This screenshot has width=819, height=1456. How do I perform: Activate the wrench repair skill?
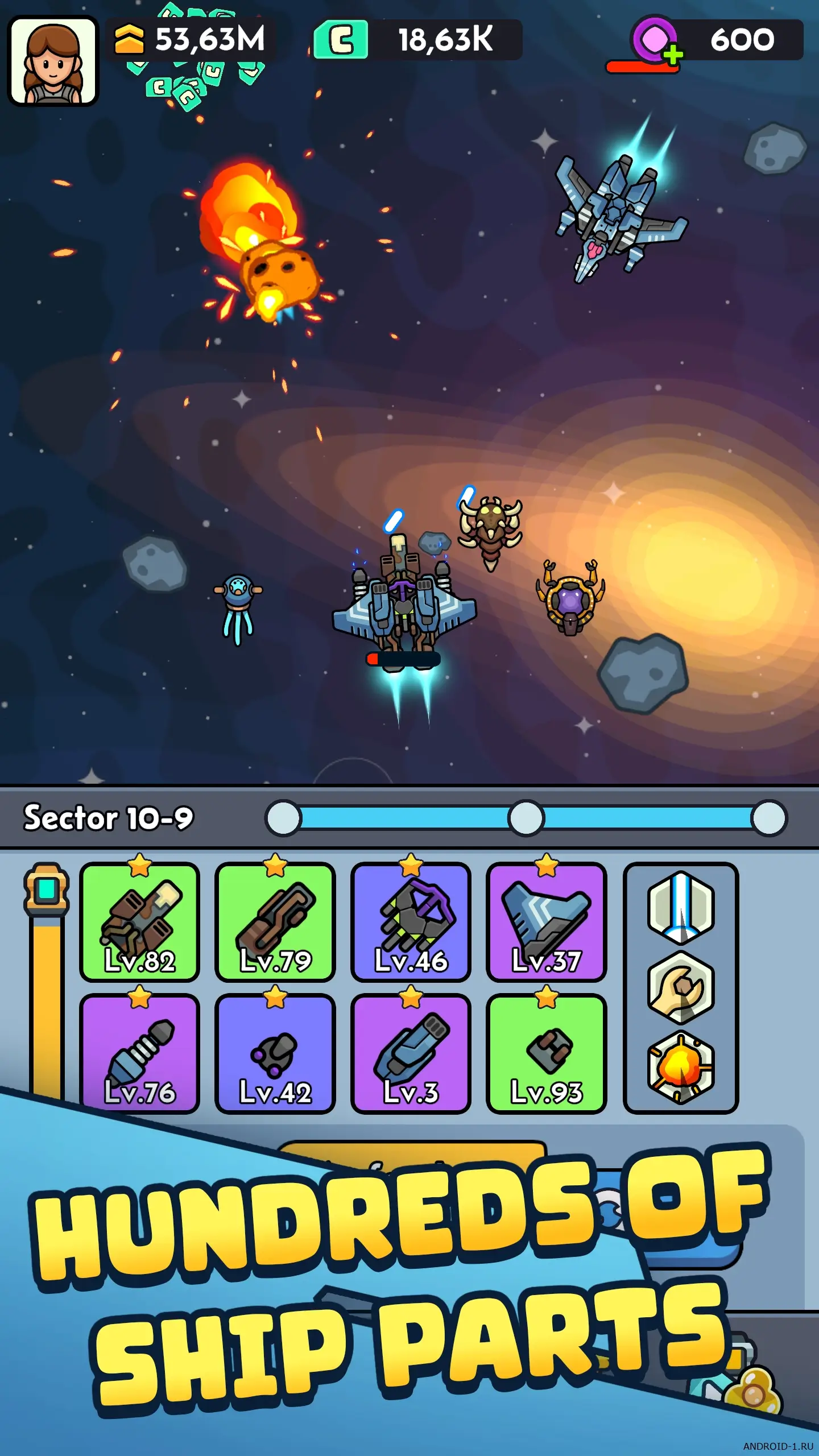coord(681,987)
